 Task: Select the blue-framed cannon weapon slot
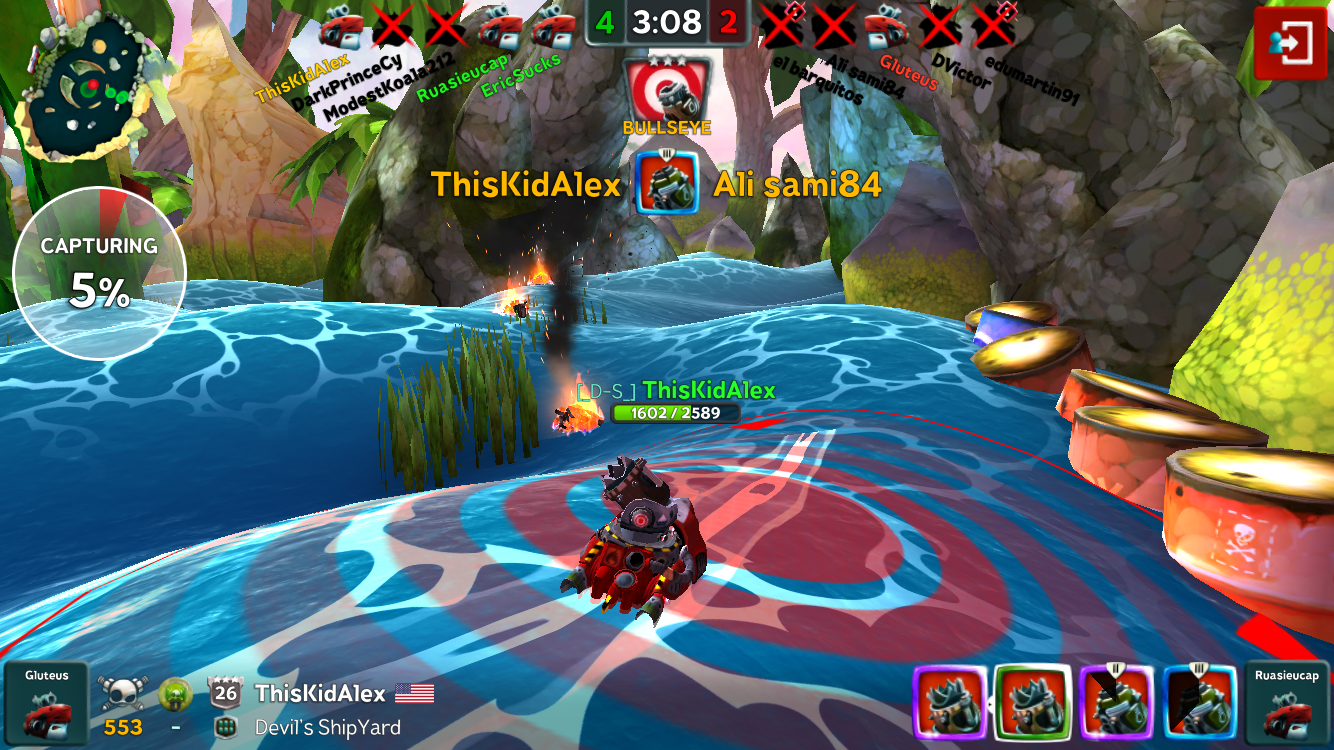coord(1201,704)
